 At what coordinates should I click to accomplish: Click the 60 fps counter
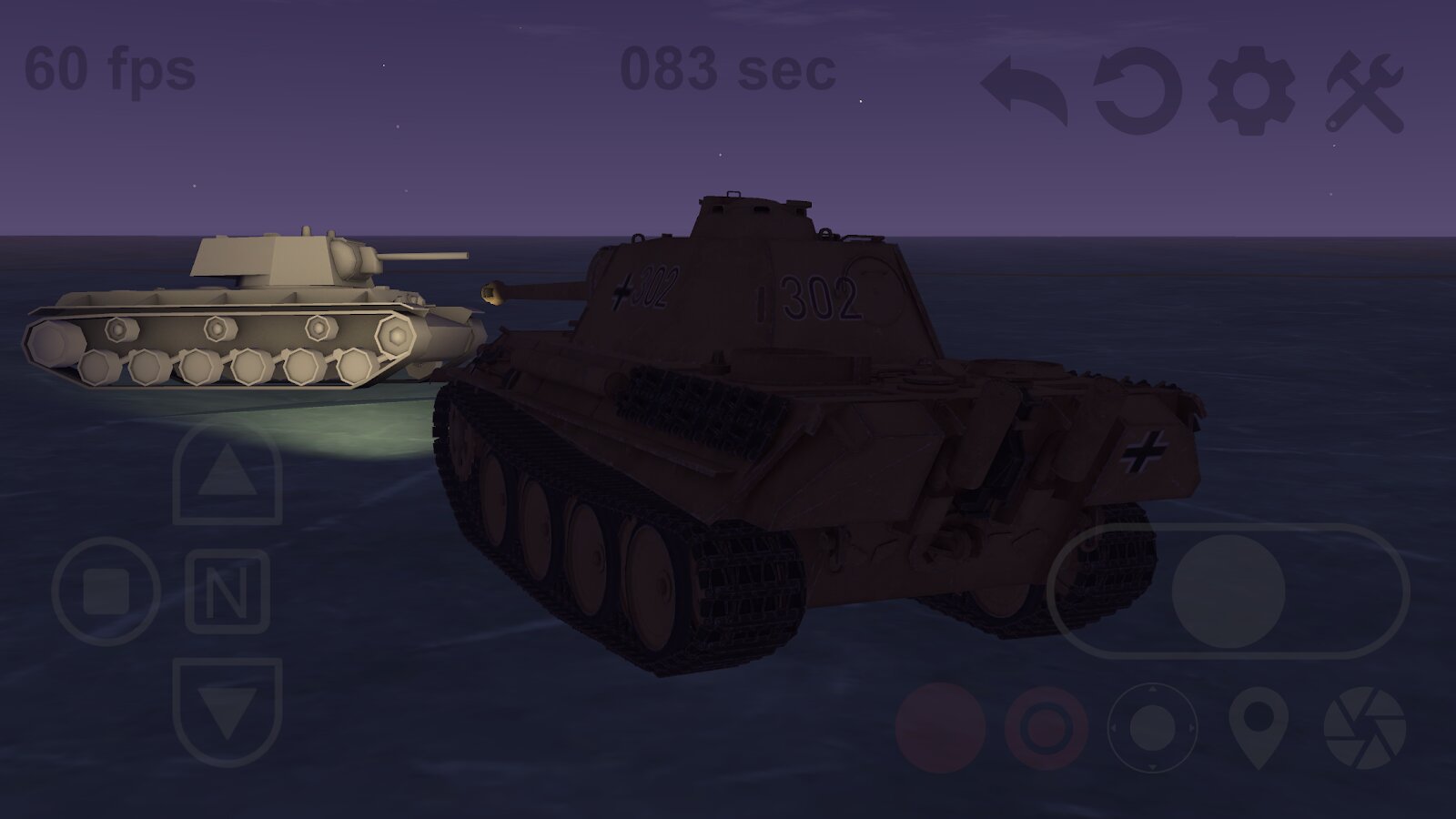109,68
